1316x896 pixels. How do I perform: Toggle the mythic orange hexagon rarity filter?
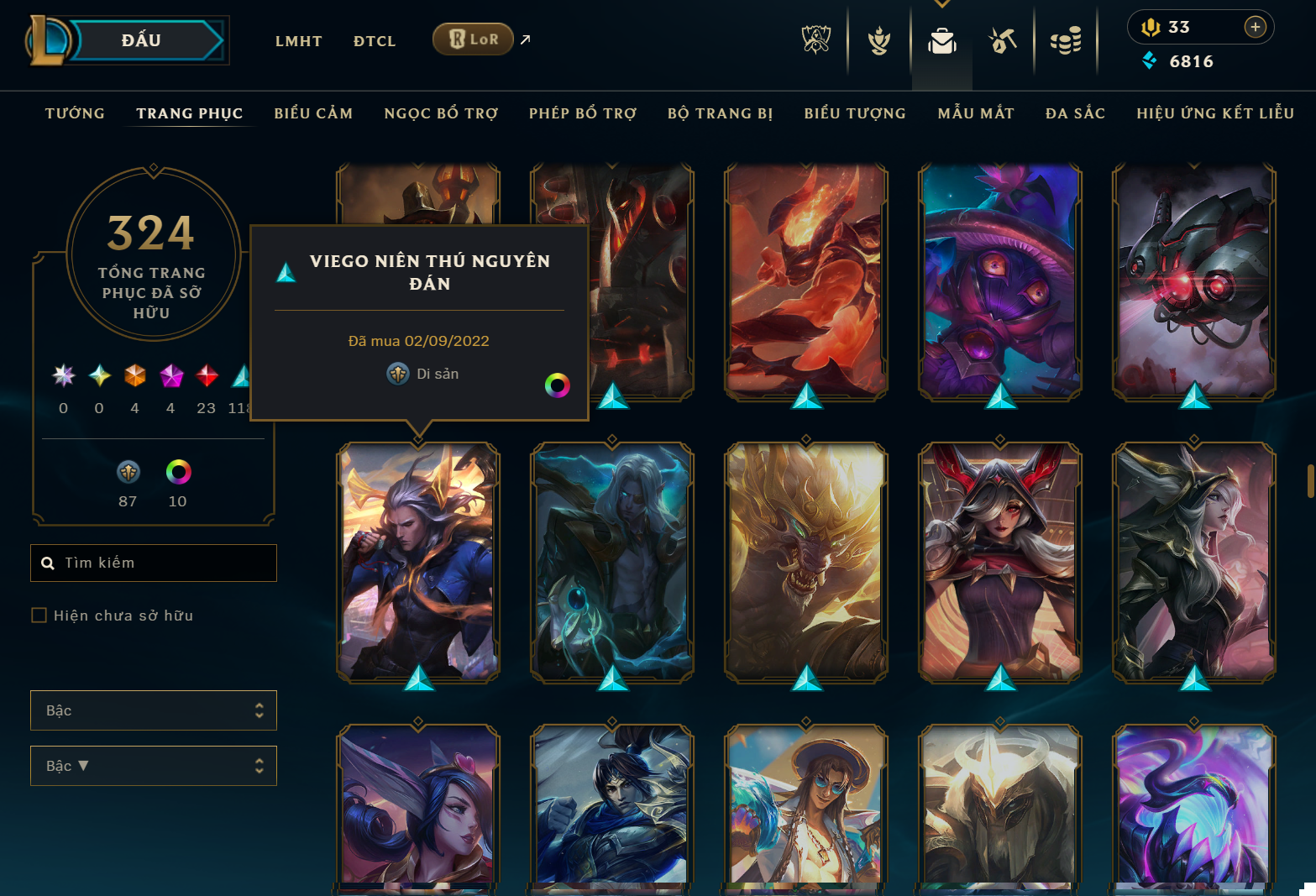pos(134,375)
